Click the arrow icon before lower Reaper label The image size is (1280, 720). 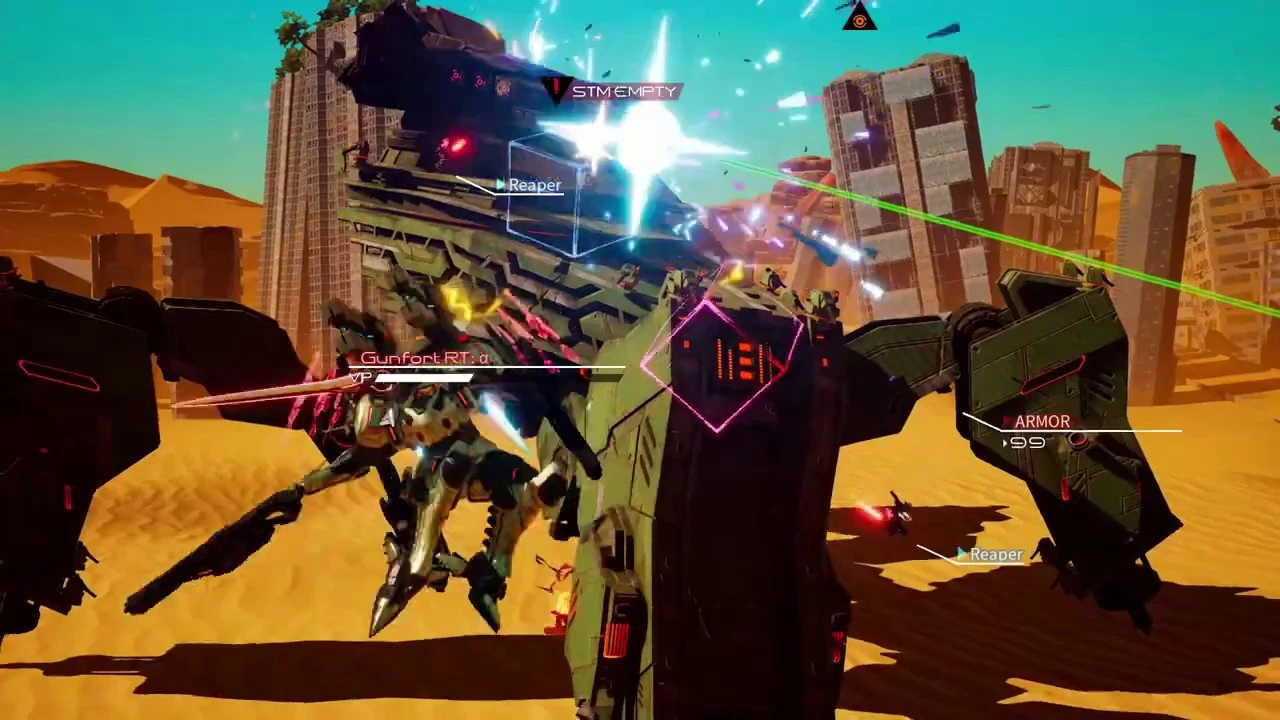pos(961,553)
